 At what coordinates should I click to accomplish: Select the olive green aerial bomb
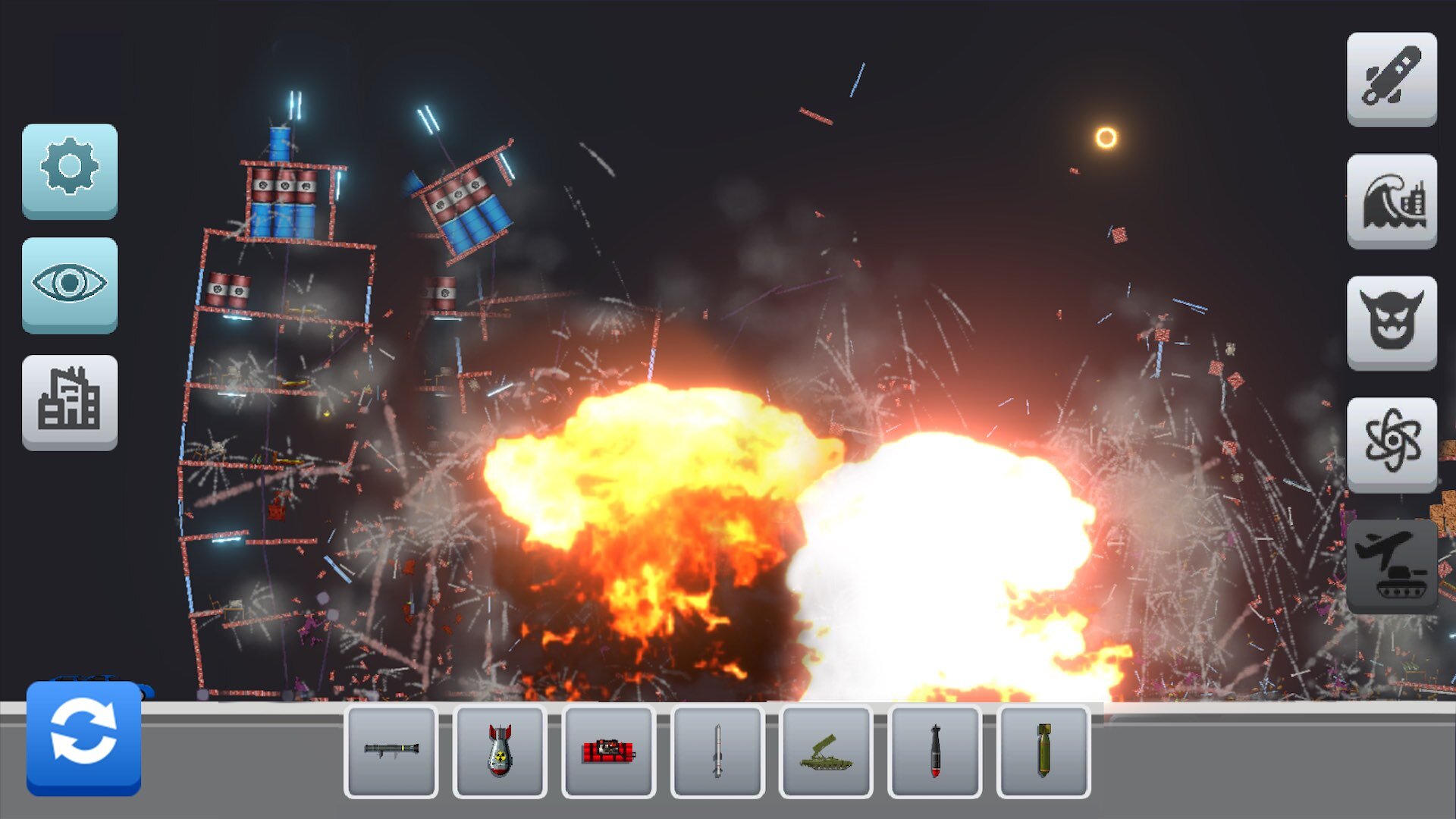(1043, 752)
